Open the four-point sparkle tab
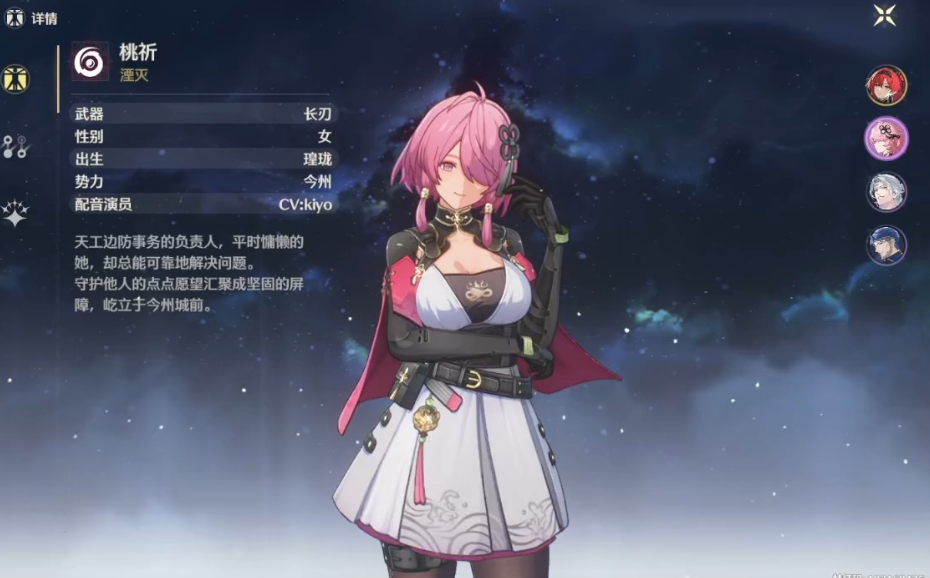Viewport: 930px width, 578px height. pos(15,213)
